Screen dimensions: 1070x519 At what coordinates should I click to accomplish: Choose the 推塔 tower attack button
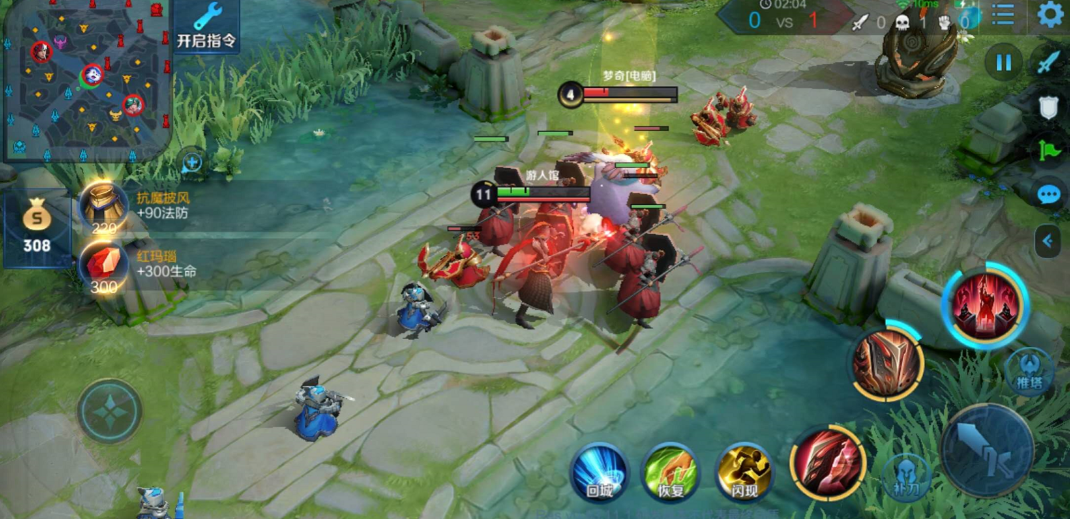click(1029, 370)
